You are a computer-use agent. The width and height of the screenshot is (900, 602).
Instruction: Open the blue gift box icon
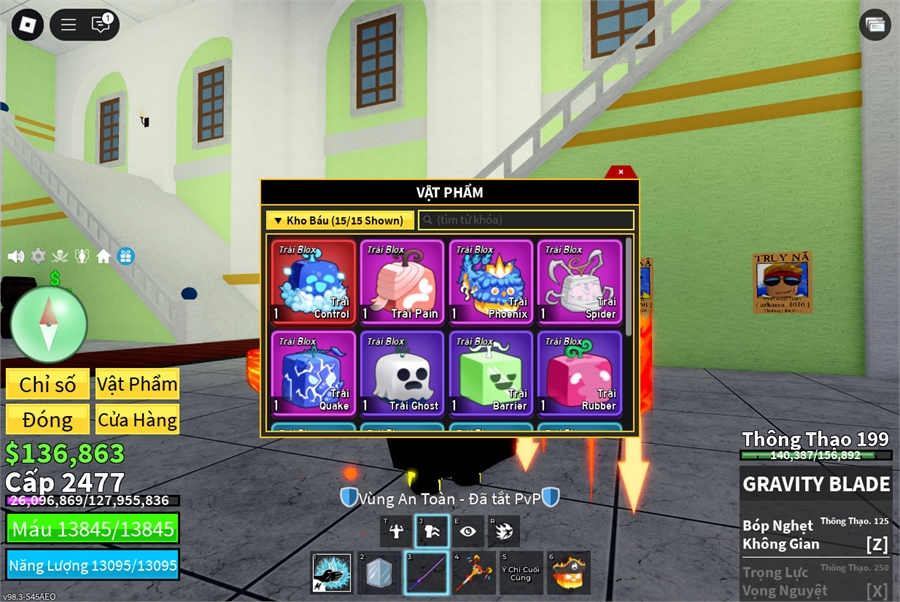(x=125, y=256)
